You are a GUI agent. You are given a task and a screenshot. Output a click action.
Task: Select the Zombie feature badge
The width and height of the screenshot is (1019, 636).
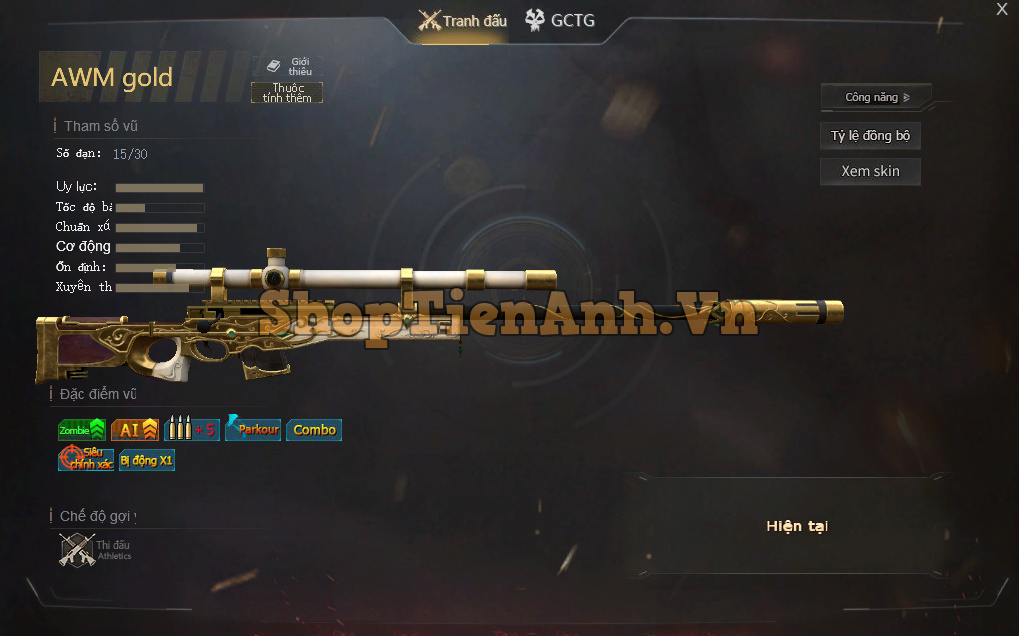[81, 430]
